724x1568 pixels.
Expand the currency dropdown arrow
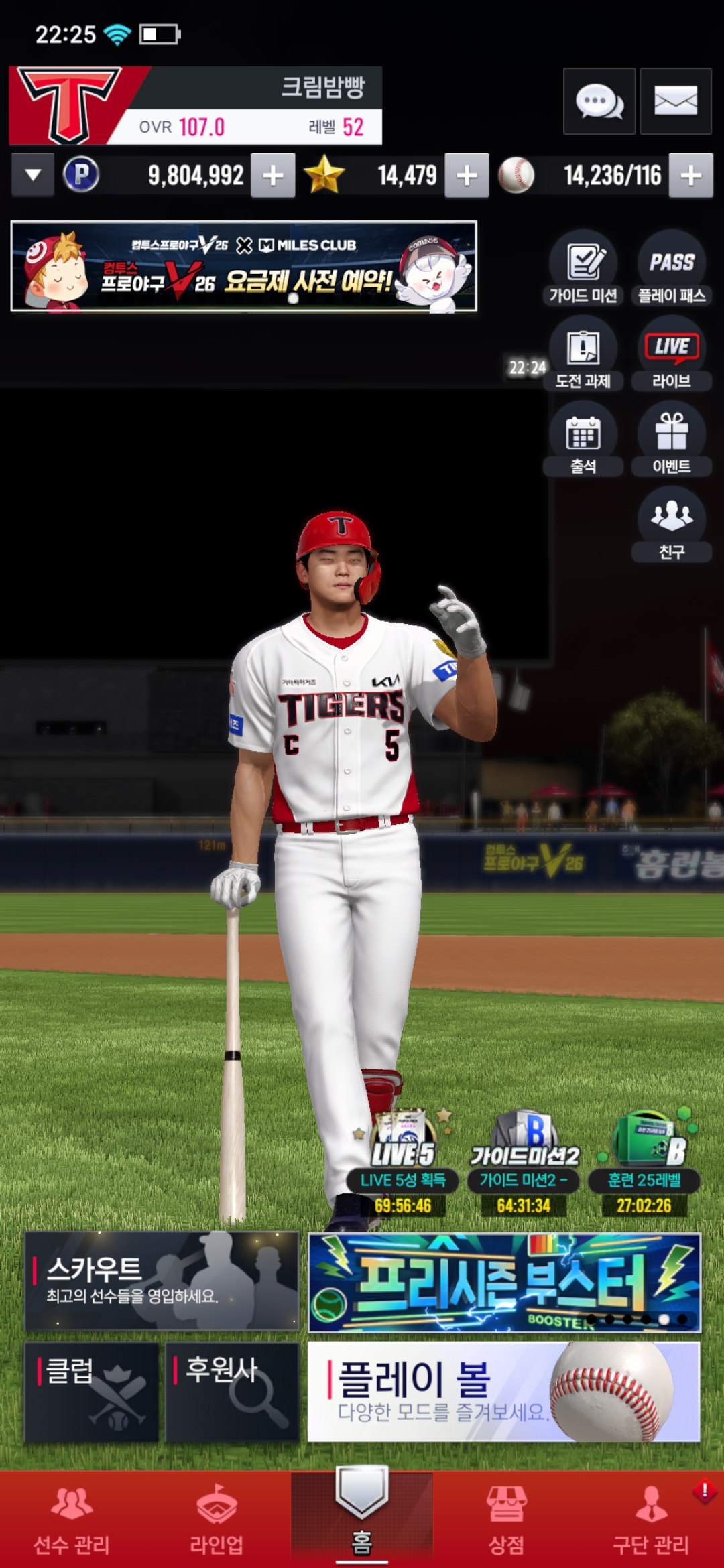coord(32,176)
